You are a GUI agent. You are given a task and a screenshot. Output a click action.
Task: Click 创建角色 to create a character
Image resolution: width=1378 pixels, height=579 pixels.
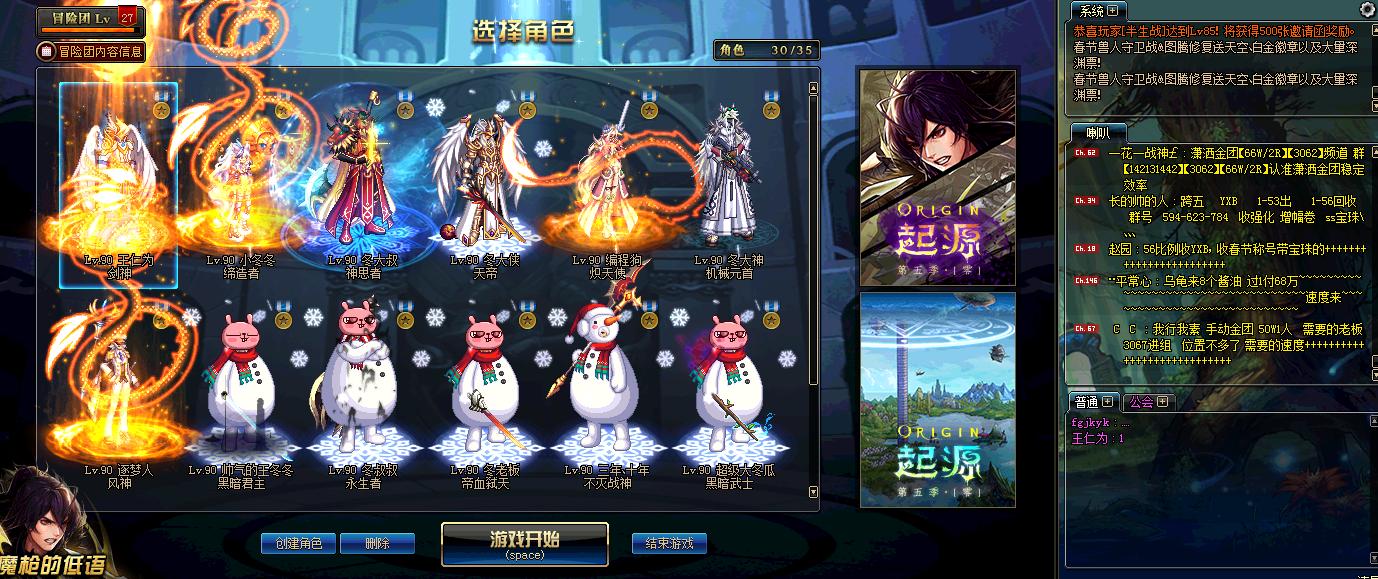click(x=298, y=543)
